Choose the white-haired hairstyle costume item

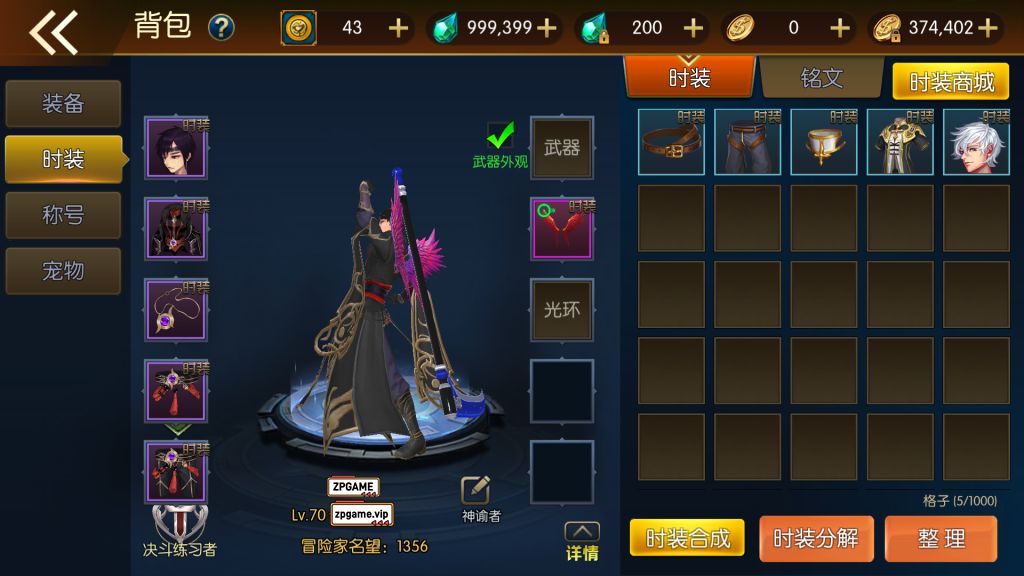tap(976, 142)
